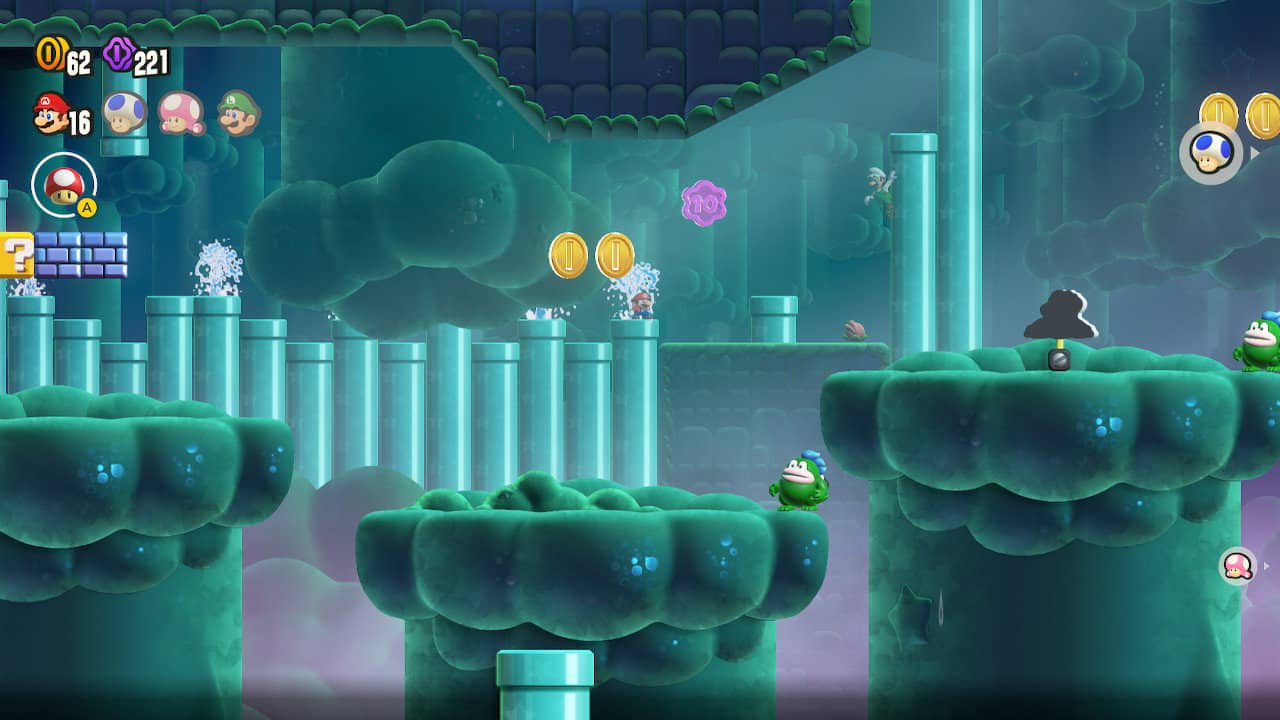Click the question block on the left
Viewport: 1280px width, 720px height.
click(17, 256)
